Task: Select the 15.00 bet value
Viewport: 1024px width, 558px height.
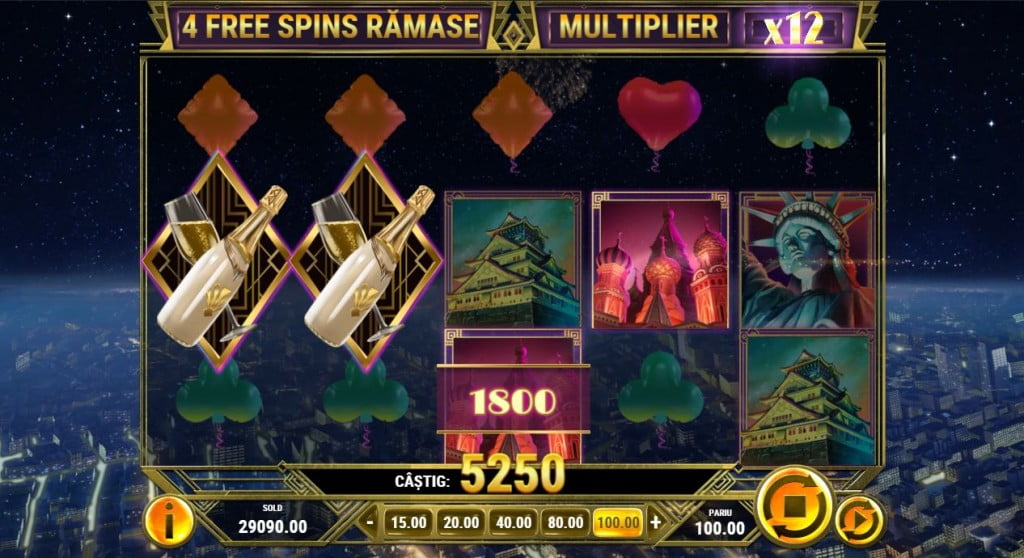Action: [407, 521]
